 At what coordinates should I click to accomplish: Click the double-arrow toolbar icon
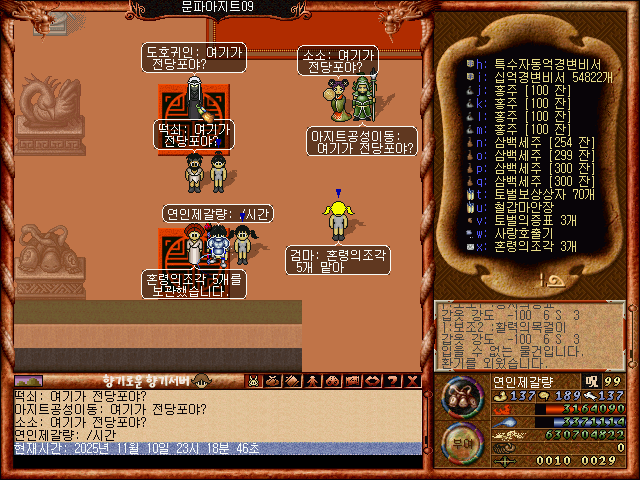(x=373, y=381)
